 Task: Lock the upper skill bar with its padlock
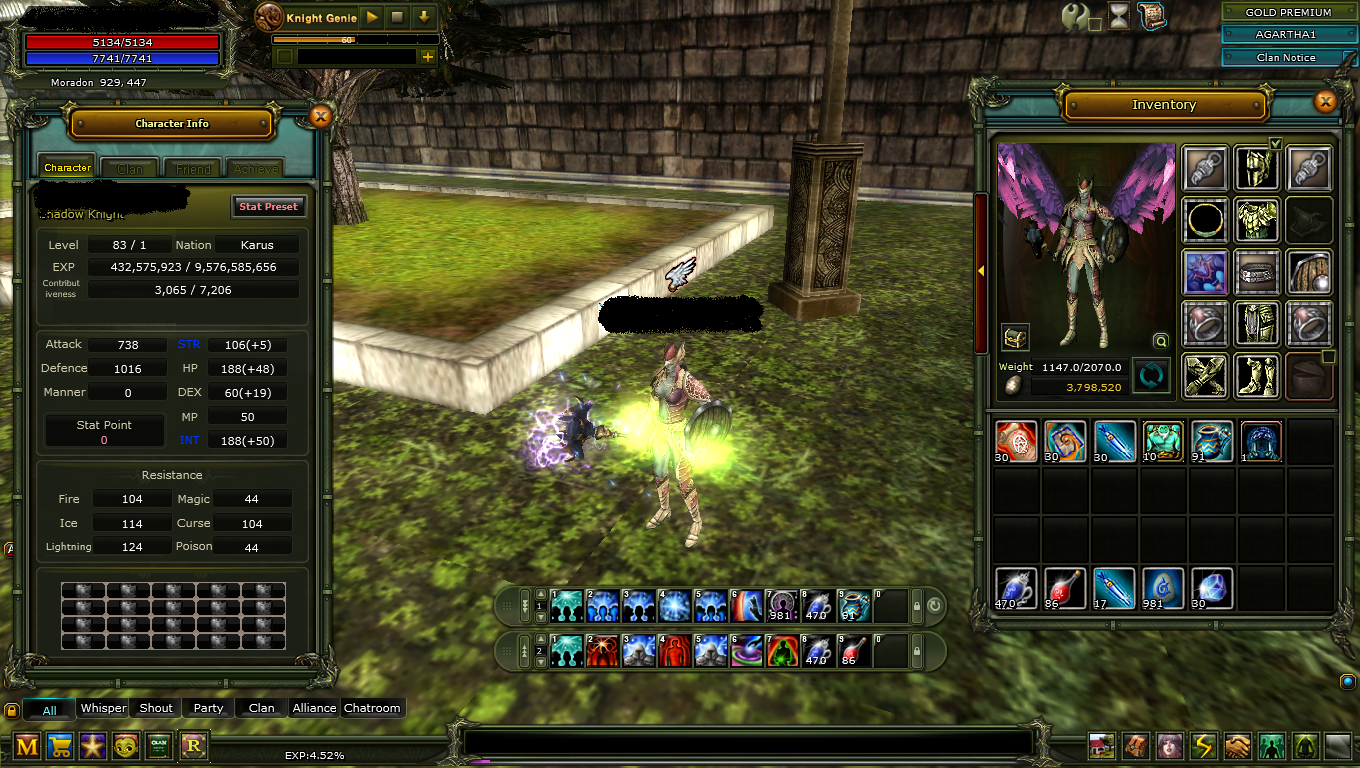pyautogui.click(x=916, y=605)
